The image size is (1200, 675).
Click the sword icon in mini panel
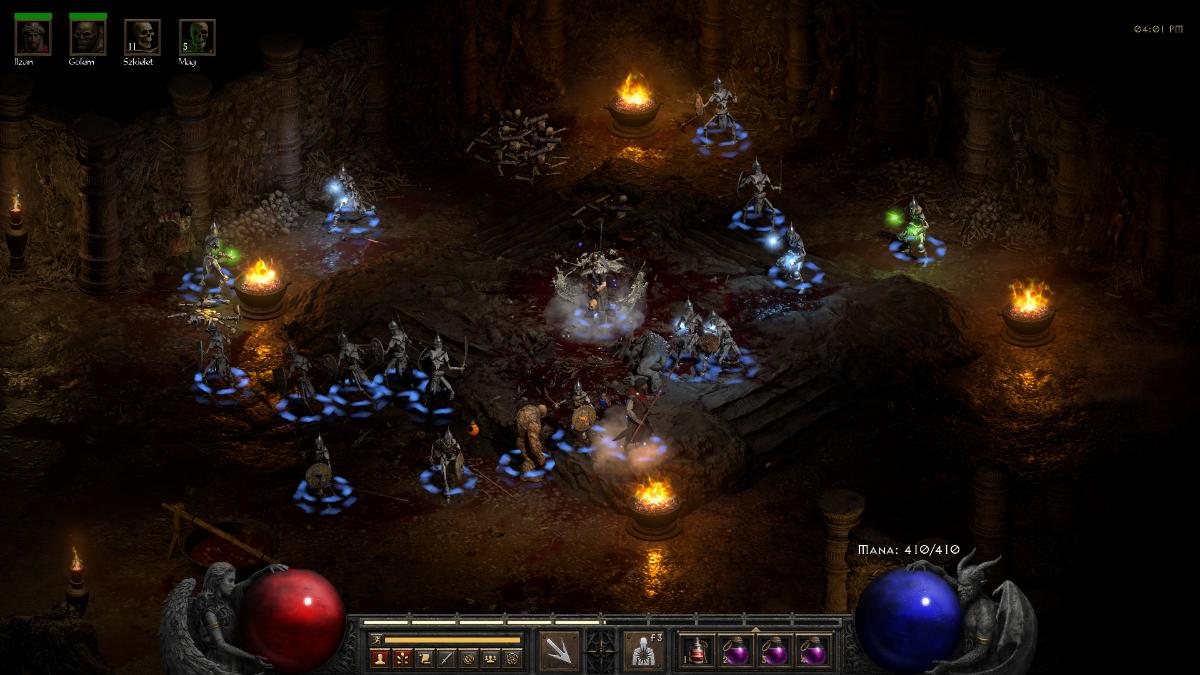446,658
